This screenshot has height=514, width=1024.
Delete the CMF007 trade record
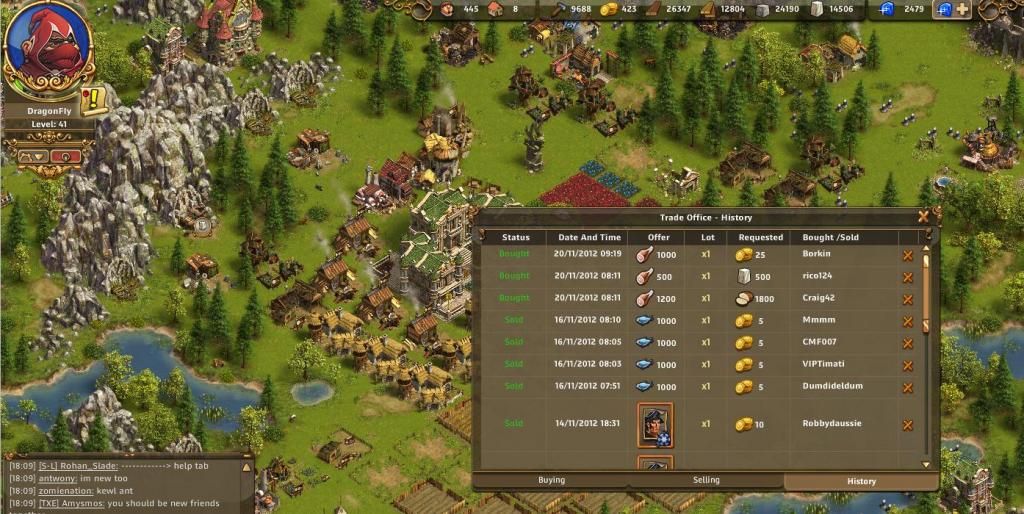[x=908, y=343]
